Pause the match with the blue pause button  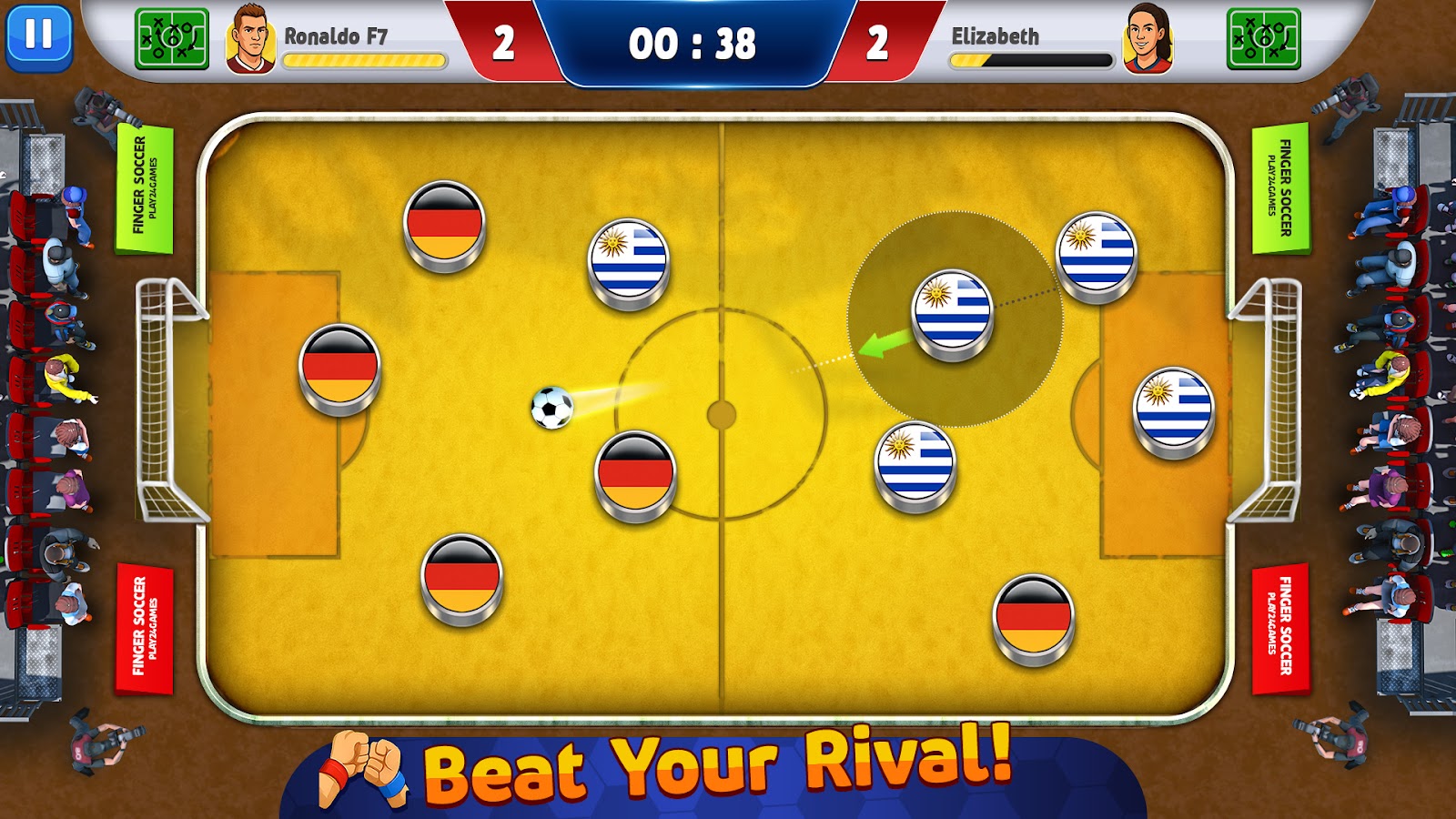click(x=38, y=36)
